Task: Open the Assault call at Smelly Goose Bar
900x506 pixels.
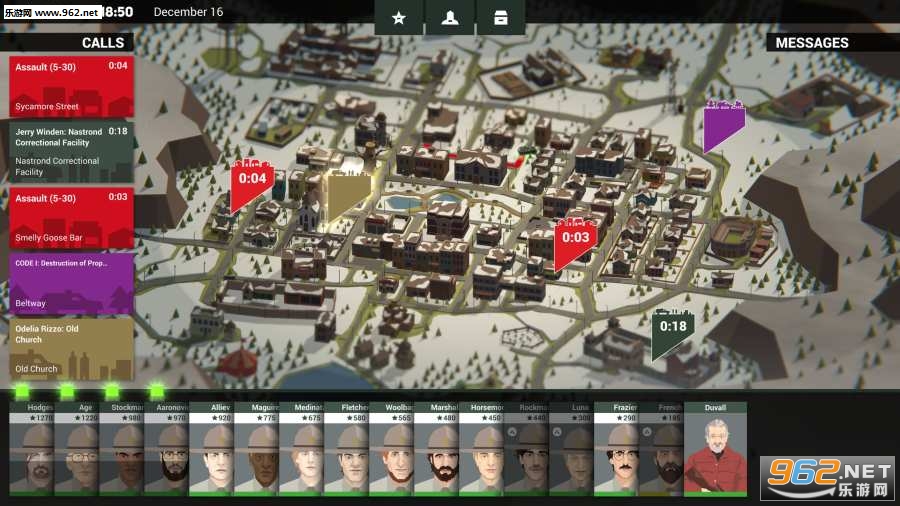Action: tap(71, 217)
